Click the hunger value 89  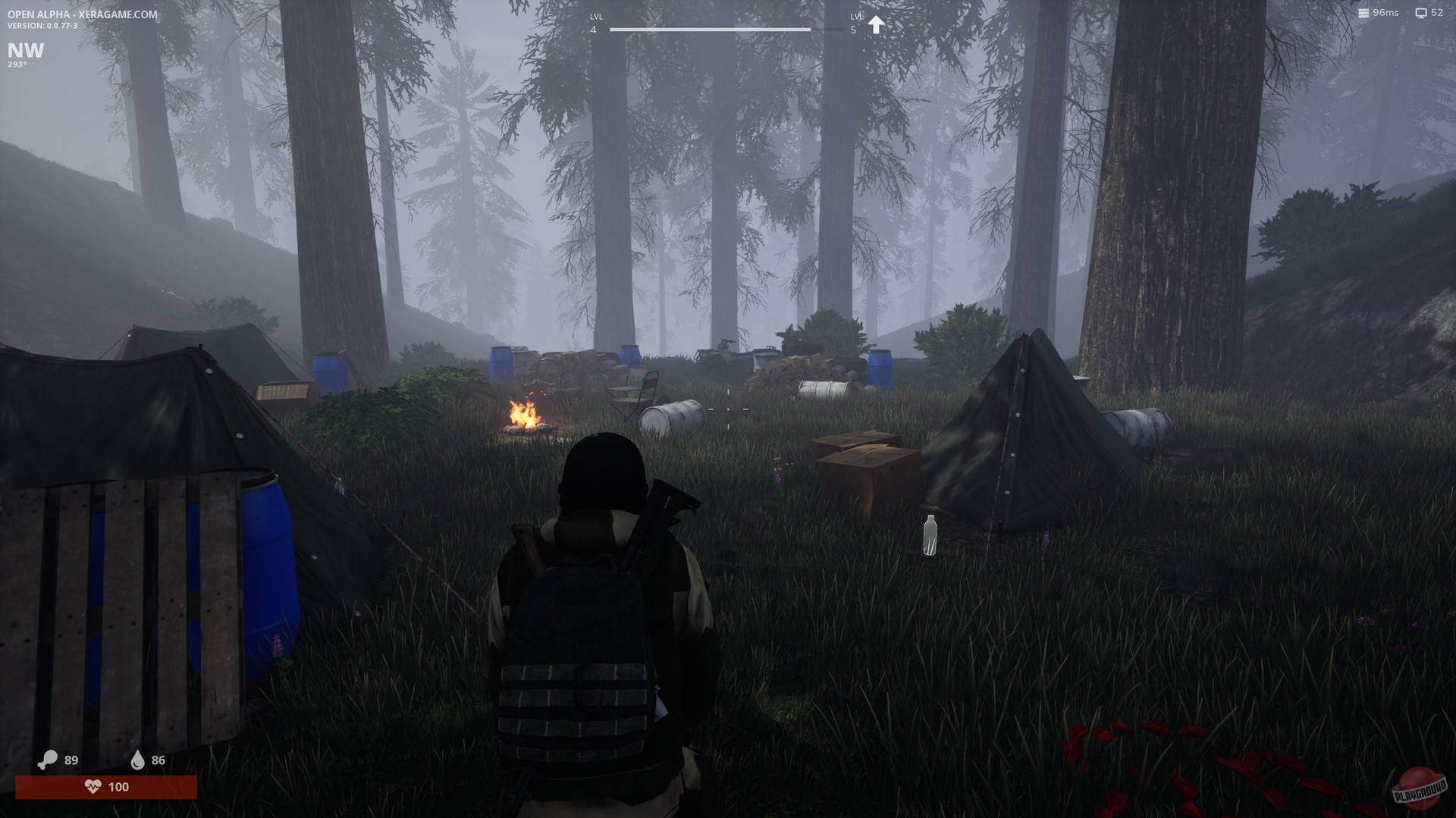71,760
